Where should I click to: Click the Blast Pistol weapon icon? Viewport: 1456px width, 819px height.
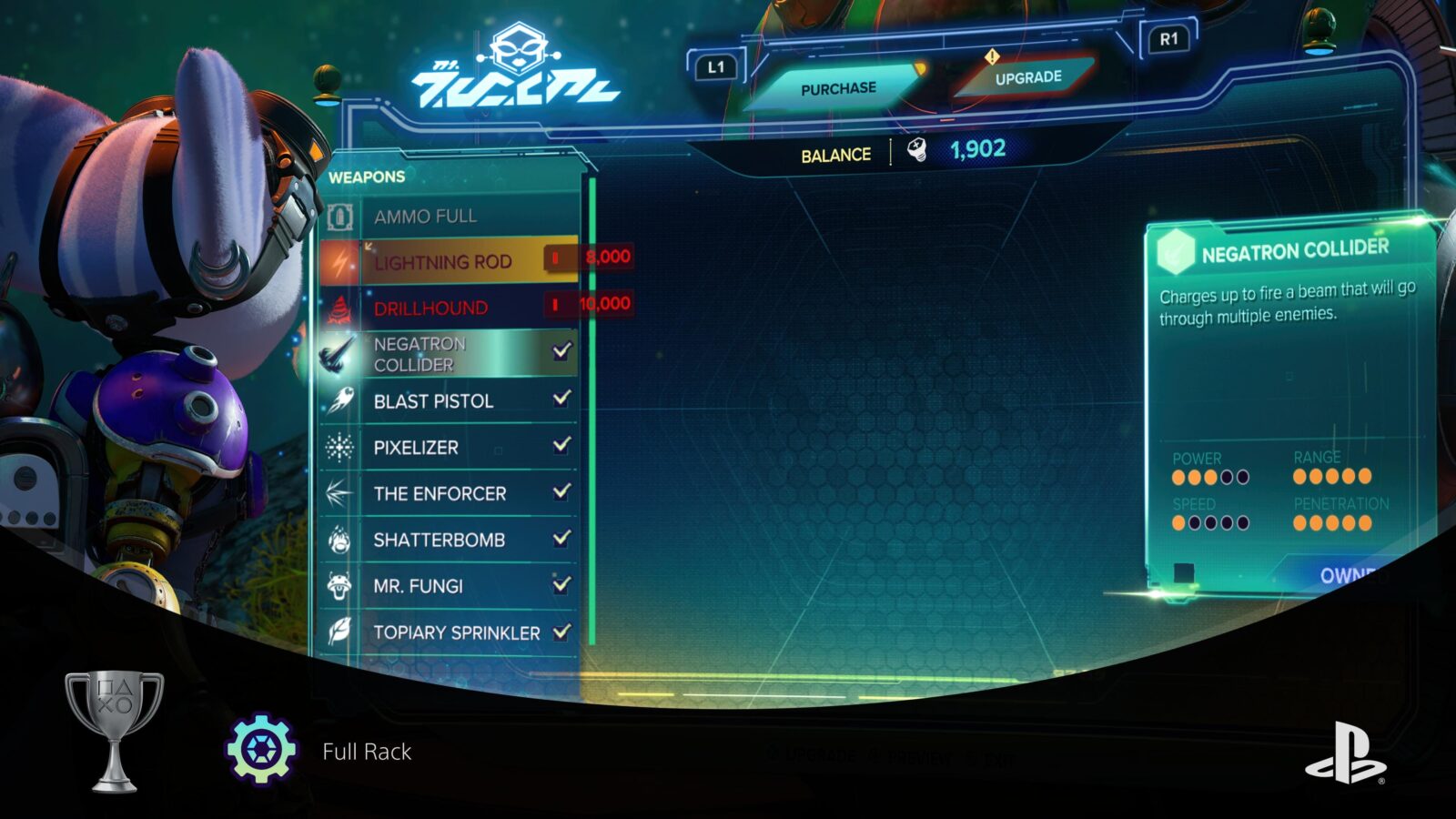[339, 400]
